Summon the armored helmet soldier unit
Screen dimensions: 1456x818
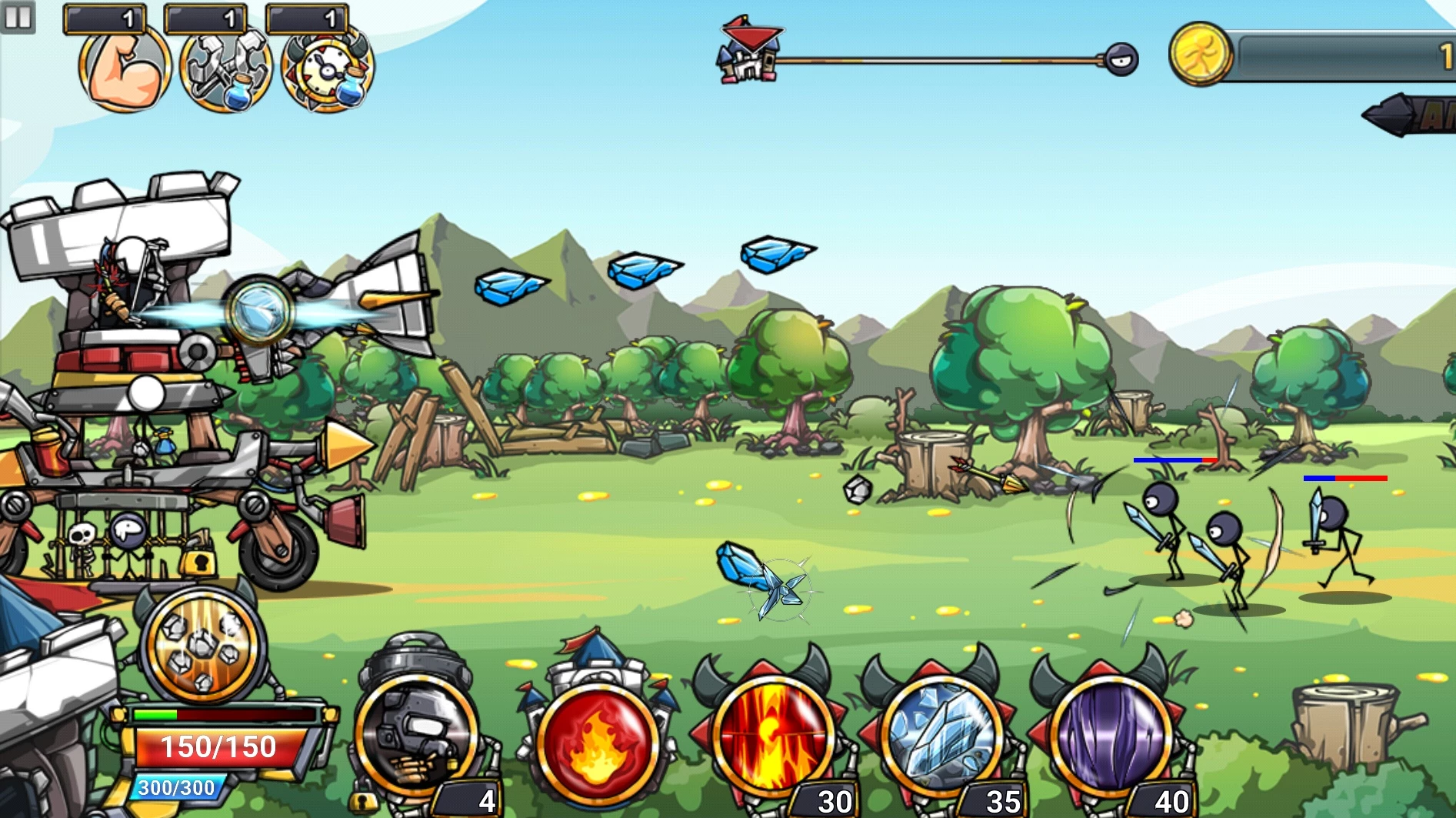point(416,735)
